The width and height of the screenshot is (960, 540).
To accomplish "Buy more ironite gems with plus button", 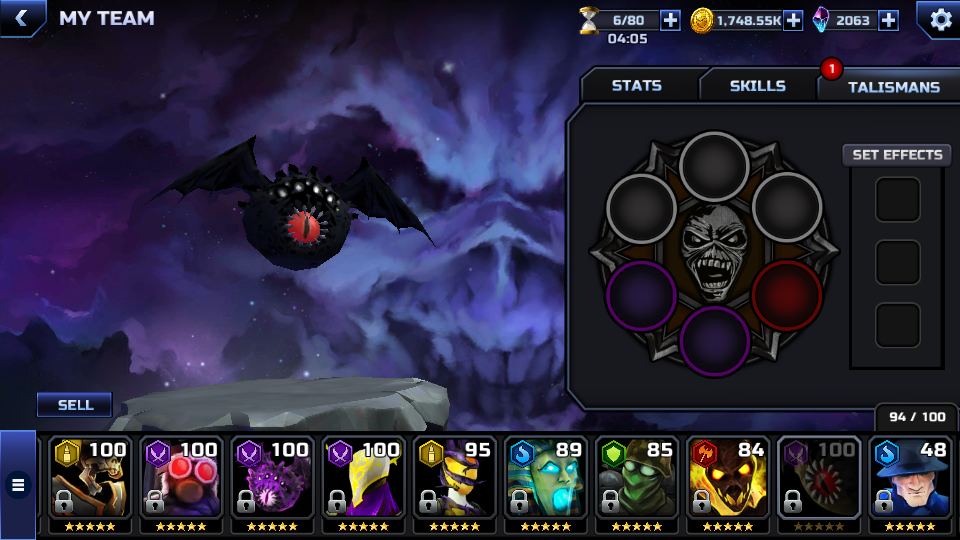I will [x=888, y=20].
